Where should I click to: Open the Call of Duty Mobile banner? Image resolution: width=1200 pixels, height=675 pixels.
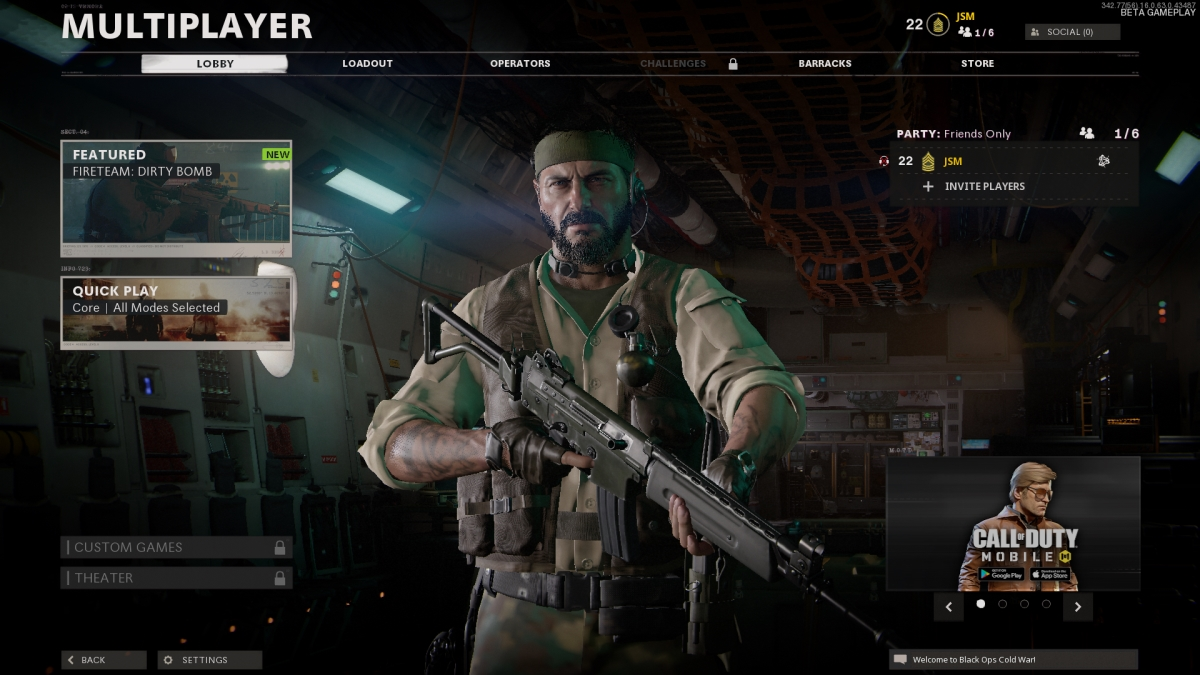tap(1013, 524)
